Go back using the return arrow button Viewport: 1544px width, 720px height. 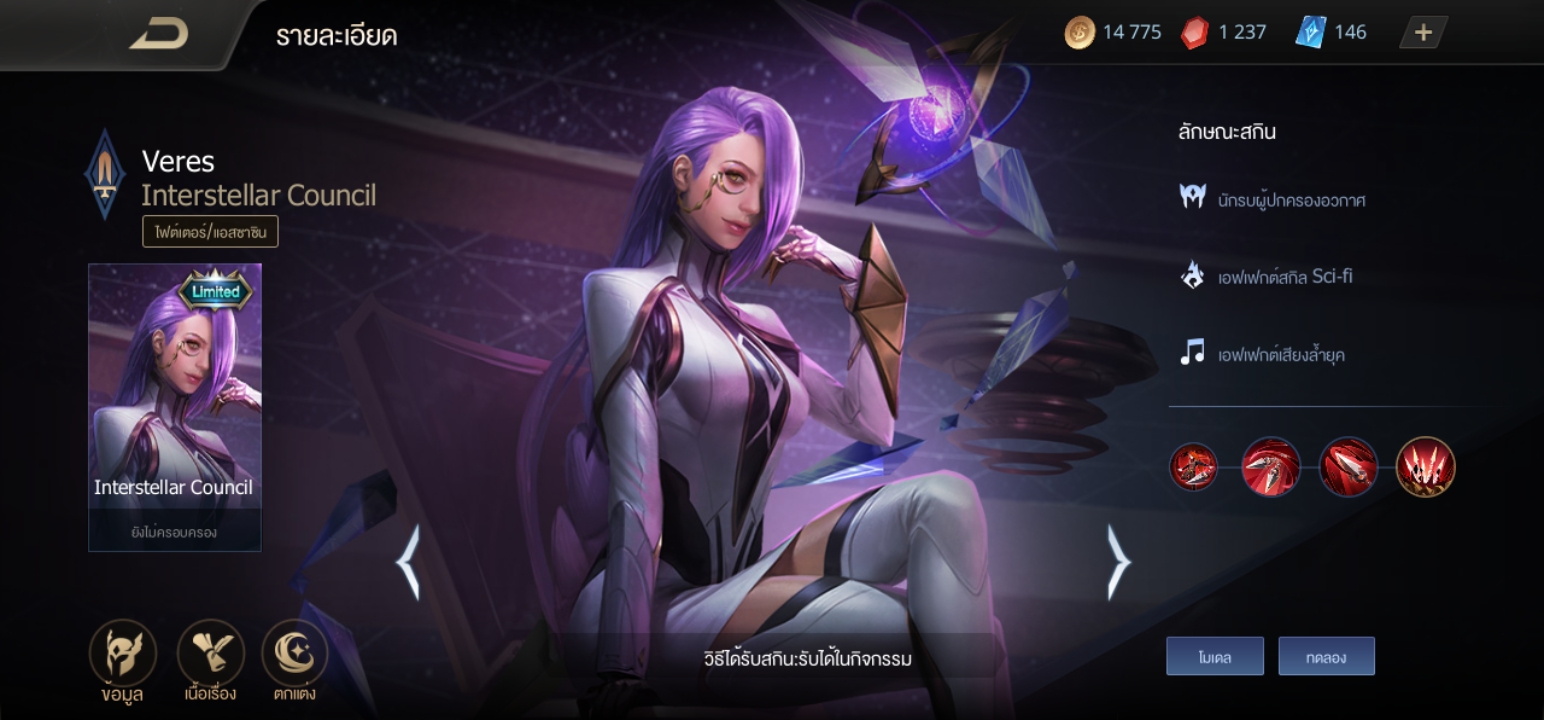coord(159,34)
